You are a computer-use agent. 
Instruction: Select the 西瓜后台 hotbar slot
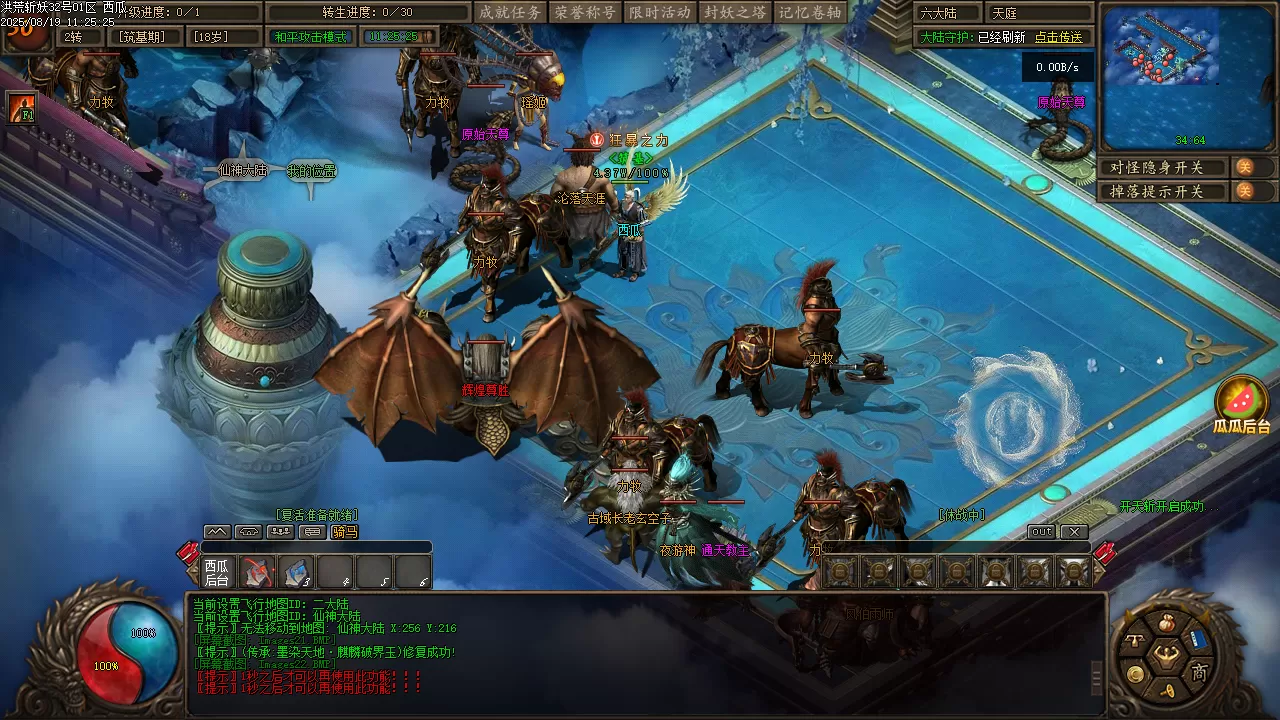[x=218, y=573]
